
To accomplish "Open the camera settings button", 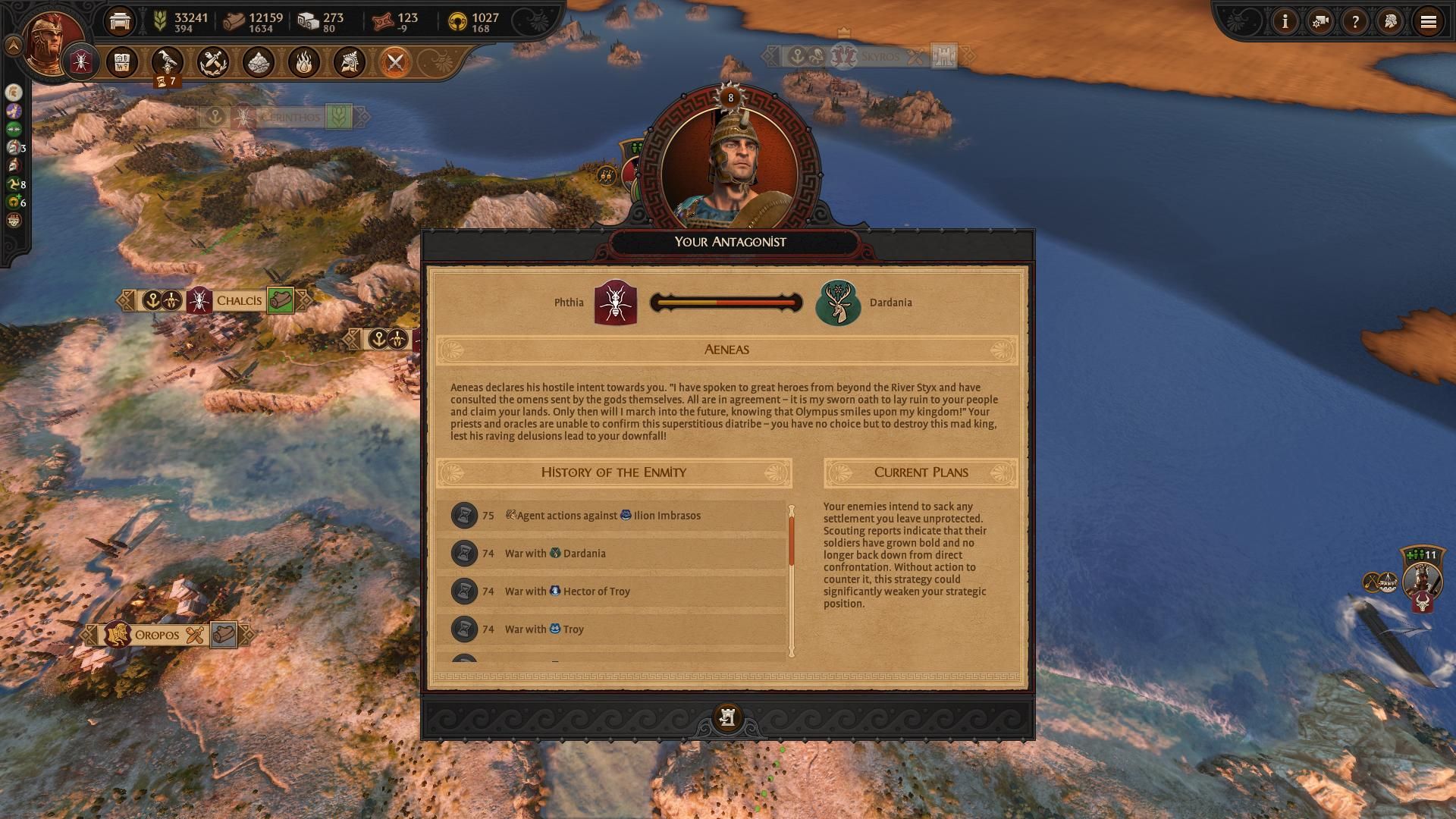I will (x=1320, y=22).
